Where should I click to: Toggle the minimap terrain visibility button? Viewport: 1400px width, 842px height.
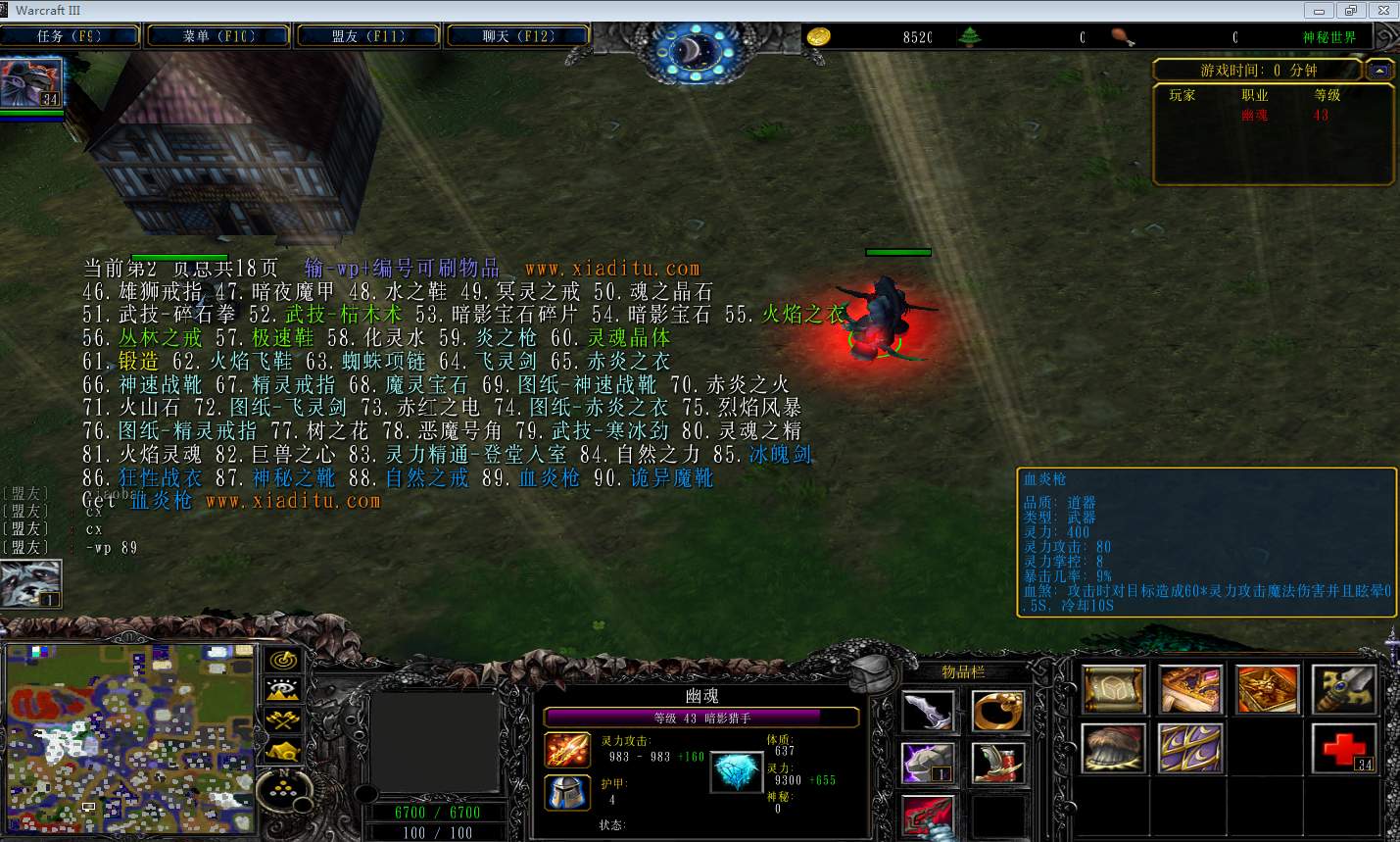pyautogui.click(x=283, y=690)
